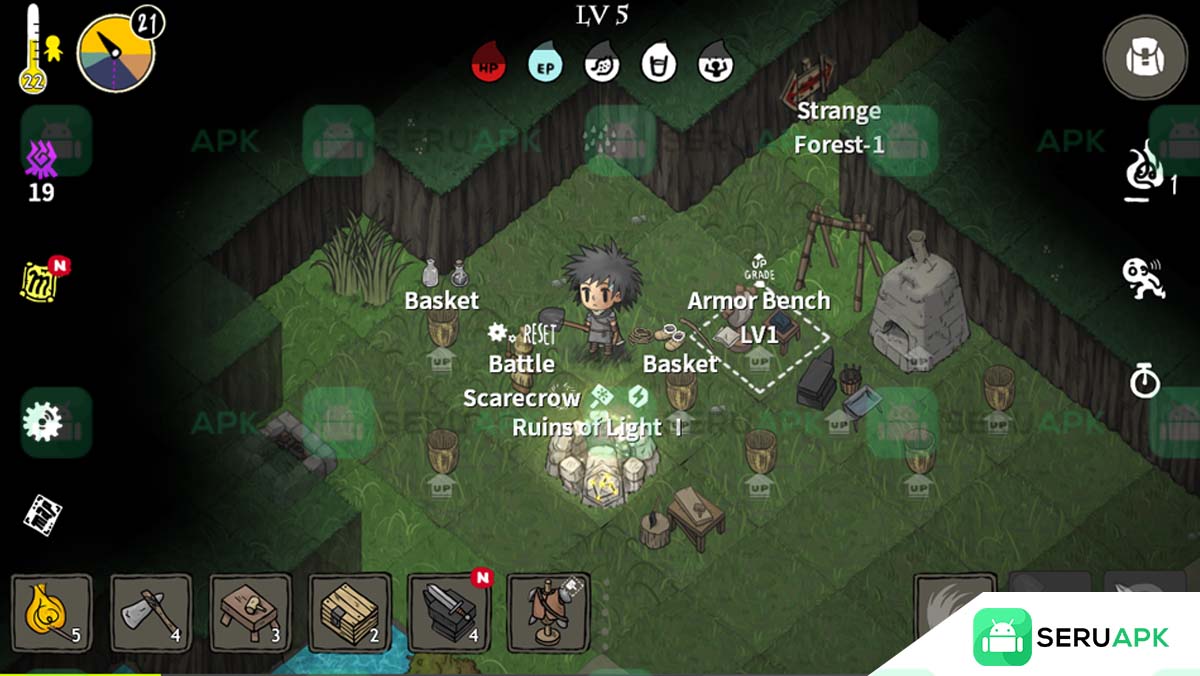Open the yellow scroll icon with N badge
The image size is (1200, 676).
coord(42,282)
